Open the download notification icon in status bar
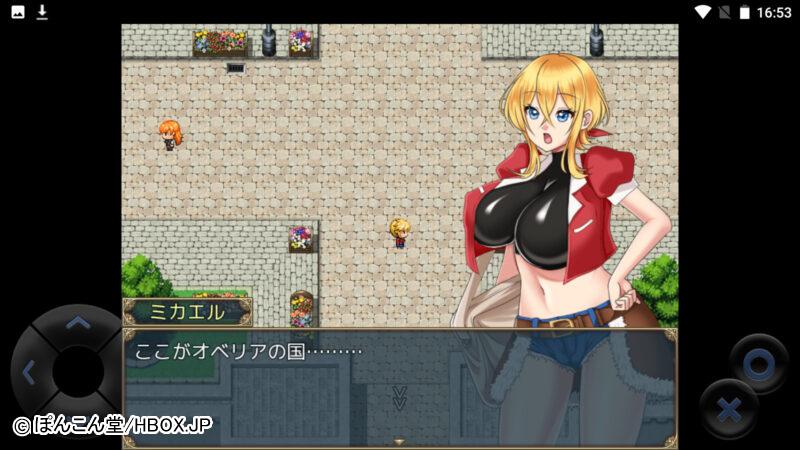The image size is (800, 450). pyautogui.click(x=42, y=12)
